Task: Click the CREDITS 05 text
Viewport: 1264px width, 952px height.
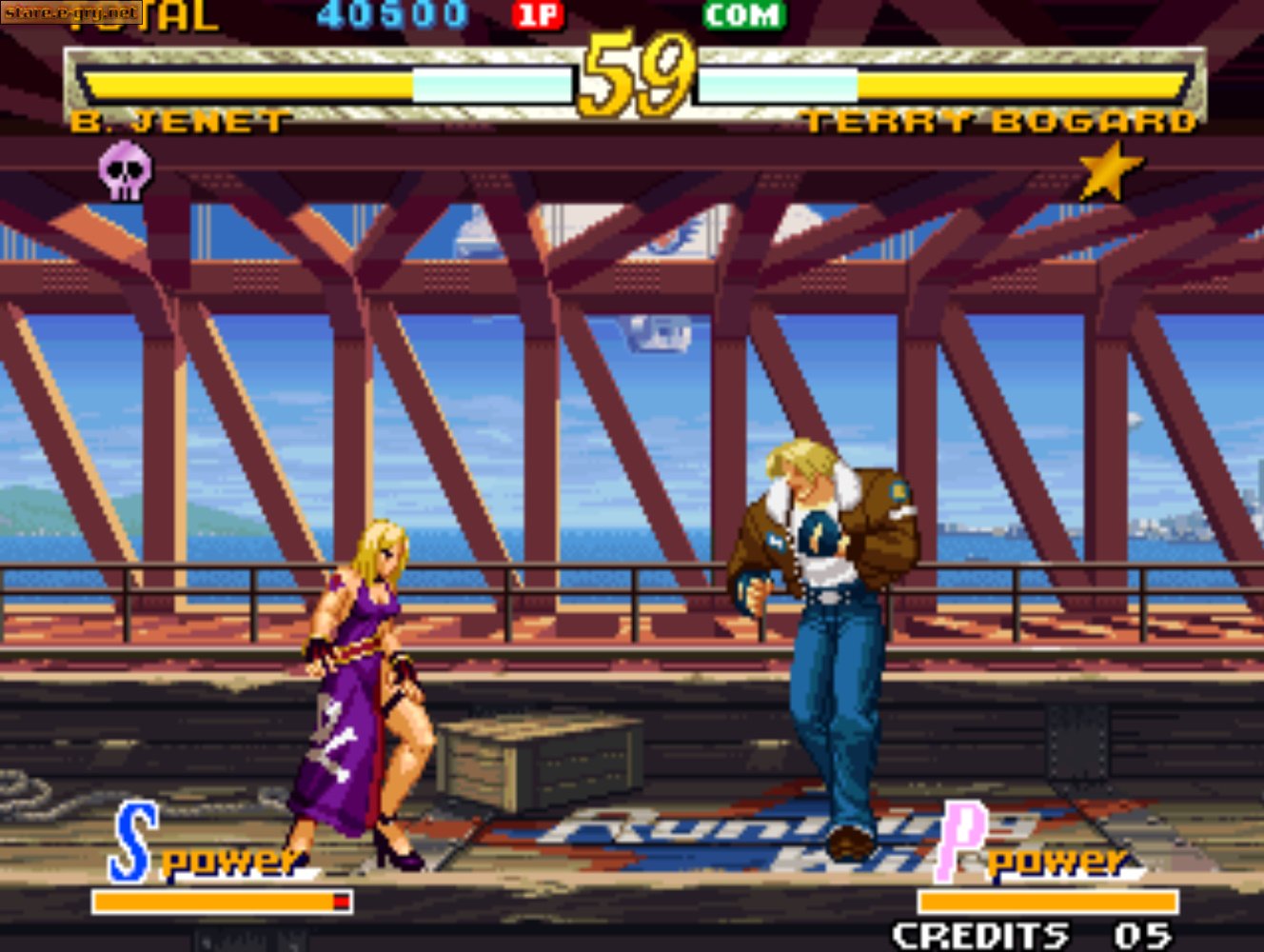Action: click(x=1030, y=934)
